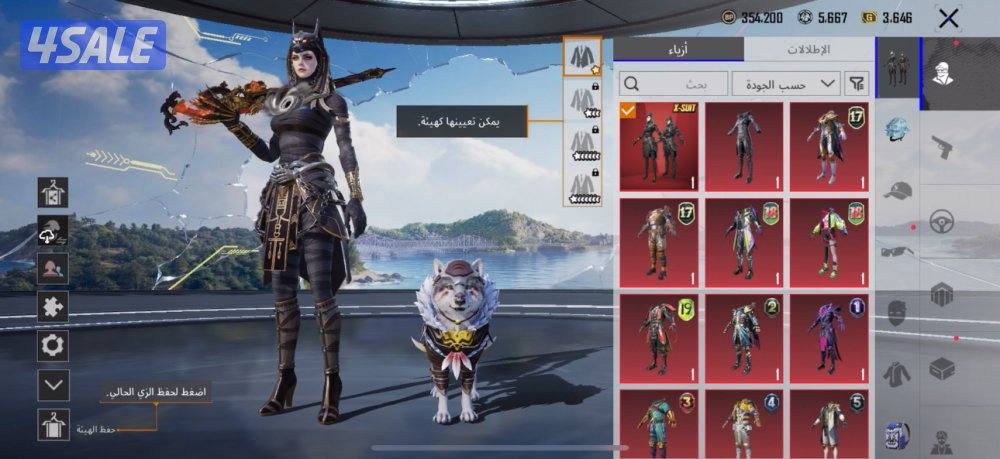This screenshot has width=1000, height=459.
Task: Choose the cap headwear category
Action: tap(898, 192)
